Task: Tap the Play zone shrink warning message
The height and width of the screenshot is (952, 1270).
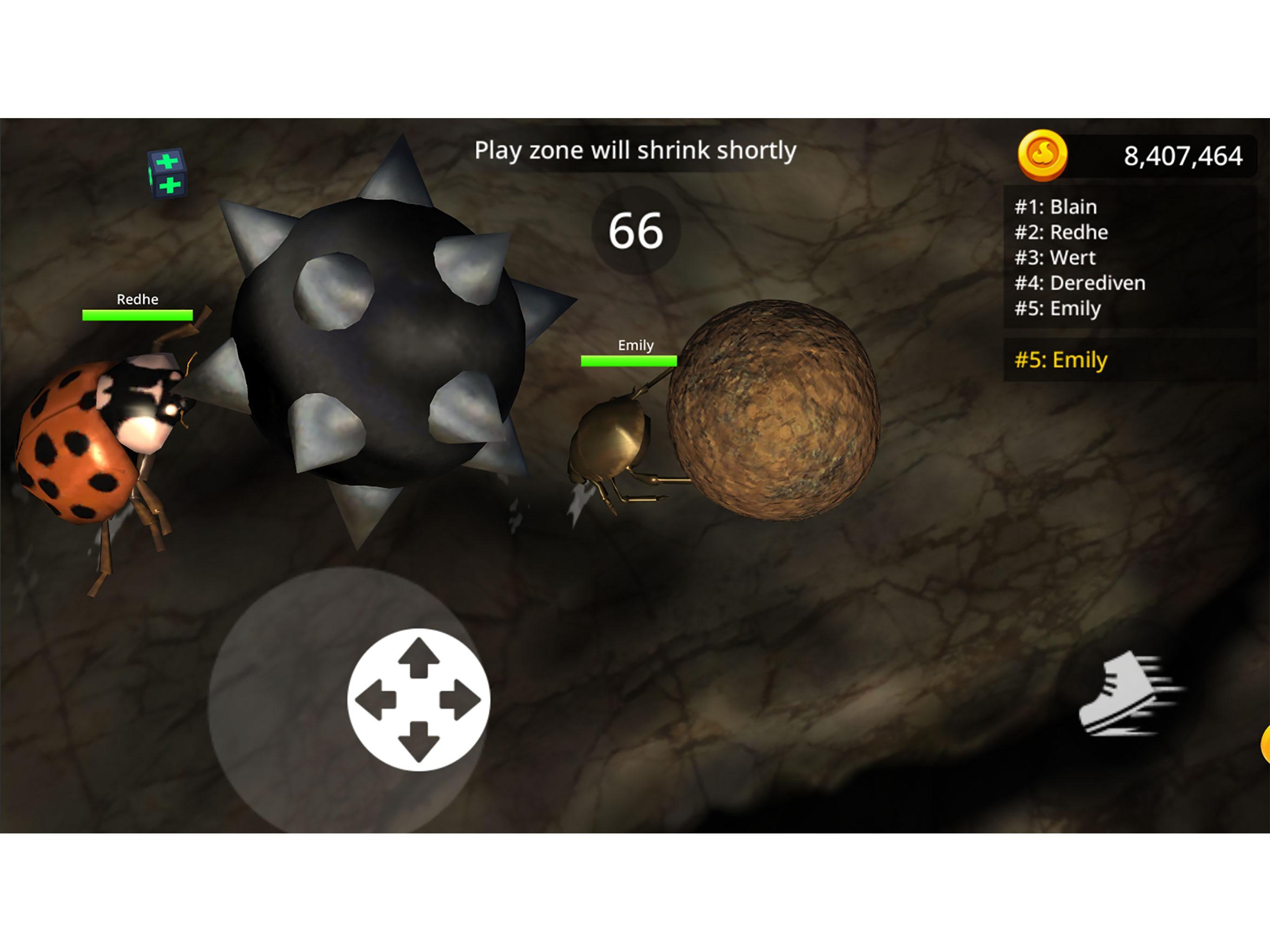Action: click(635, 151)
